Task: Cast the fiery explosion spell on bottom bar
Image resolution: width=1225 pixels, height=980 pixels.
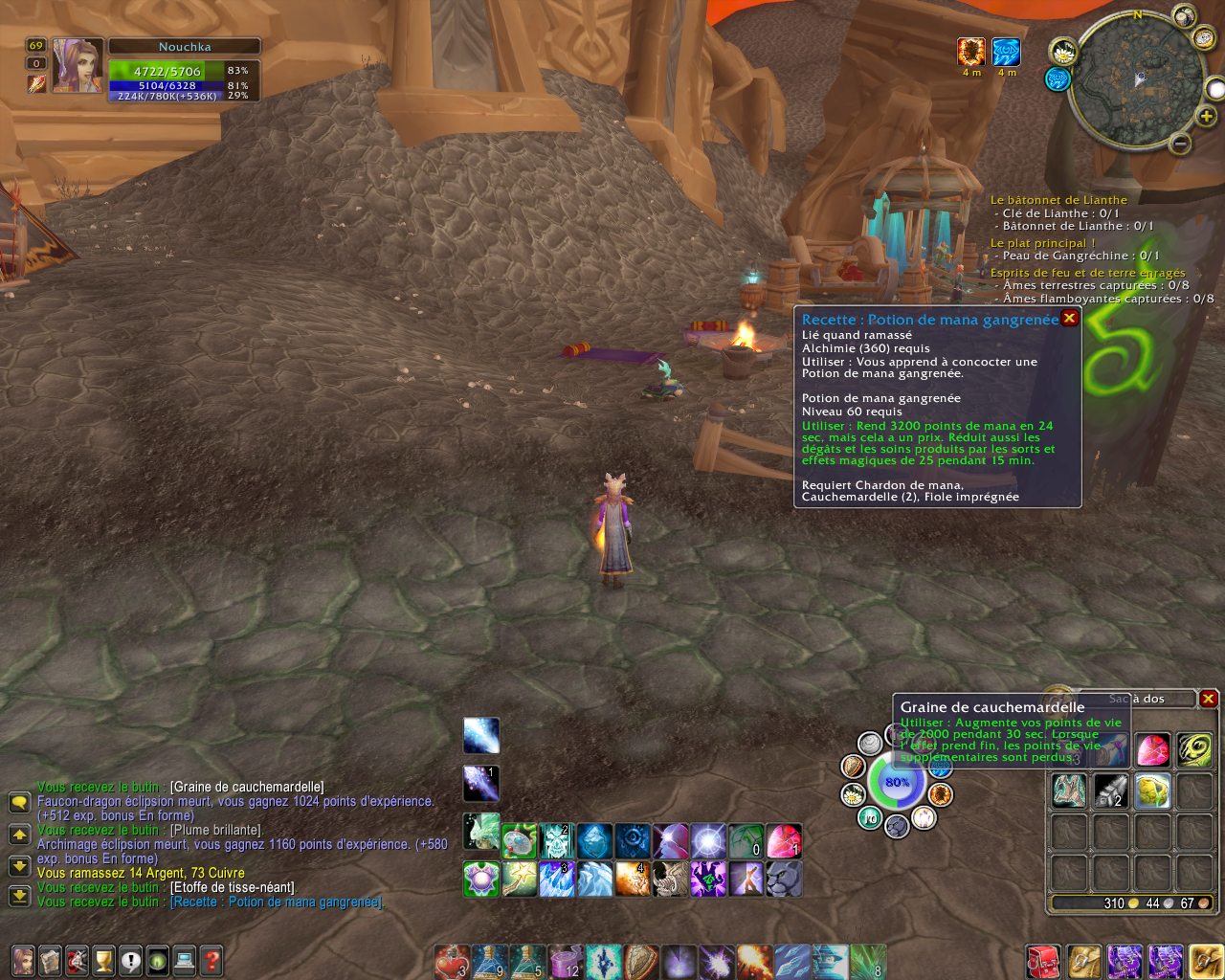Action: [x=754, y=961]
